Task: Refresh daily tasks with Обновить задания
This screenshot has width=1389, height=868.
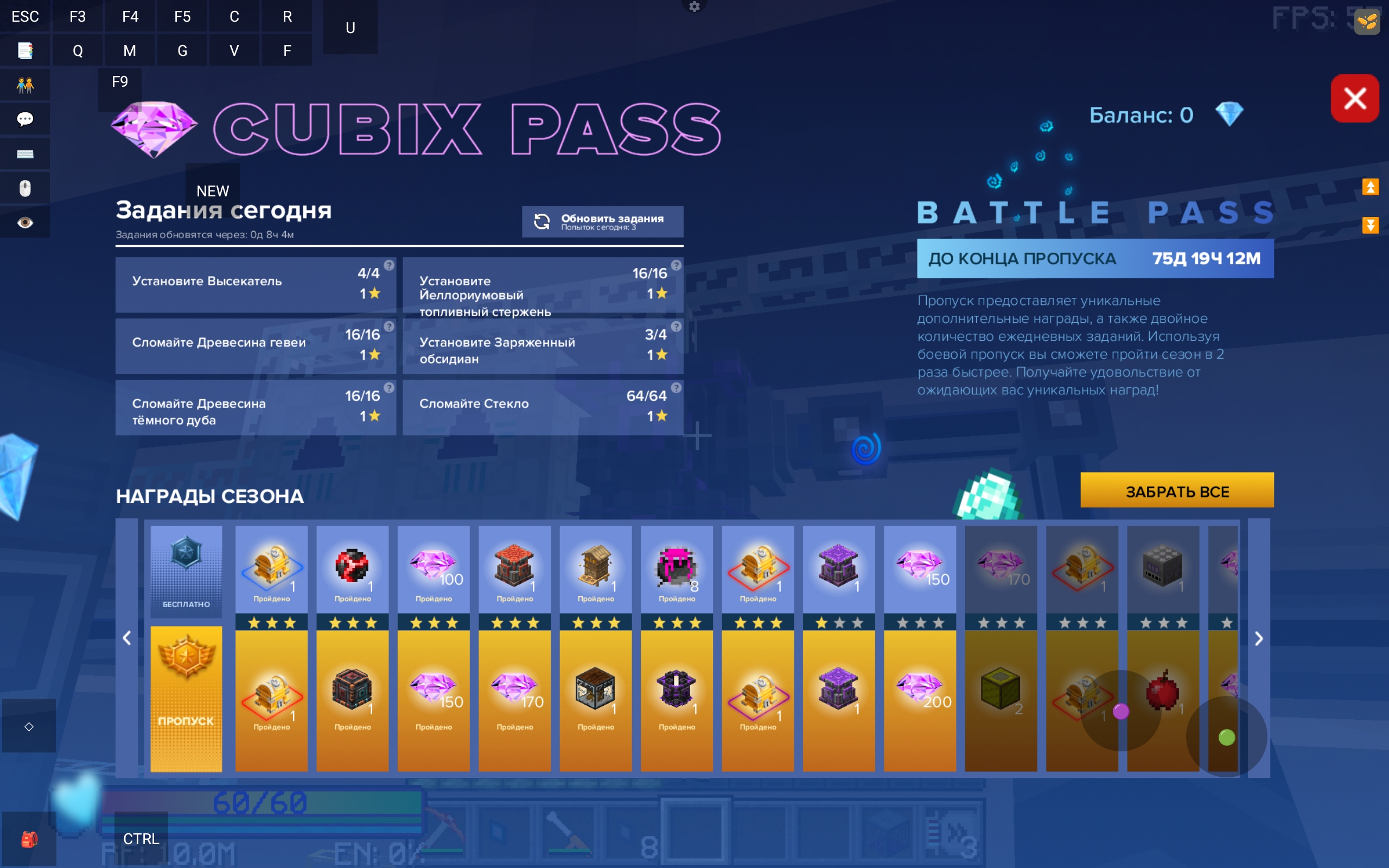Action: click(602, 221)
